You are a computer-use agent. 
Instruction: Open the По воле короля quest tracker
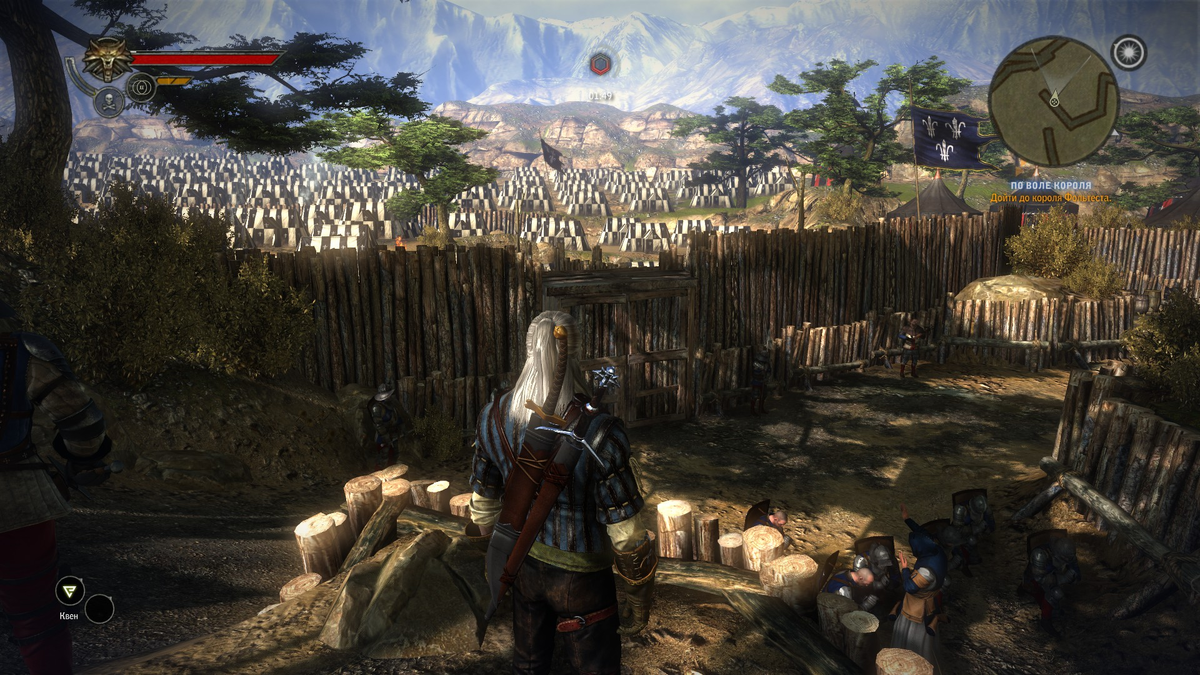point(1049,185)
